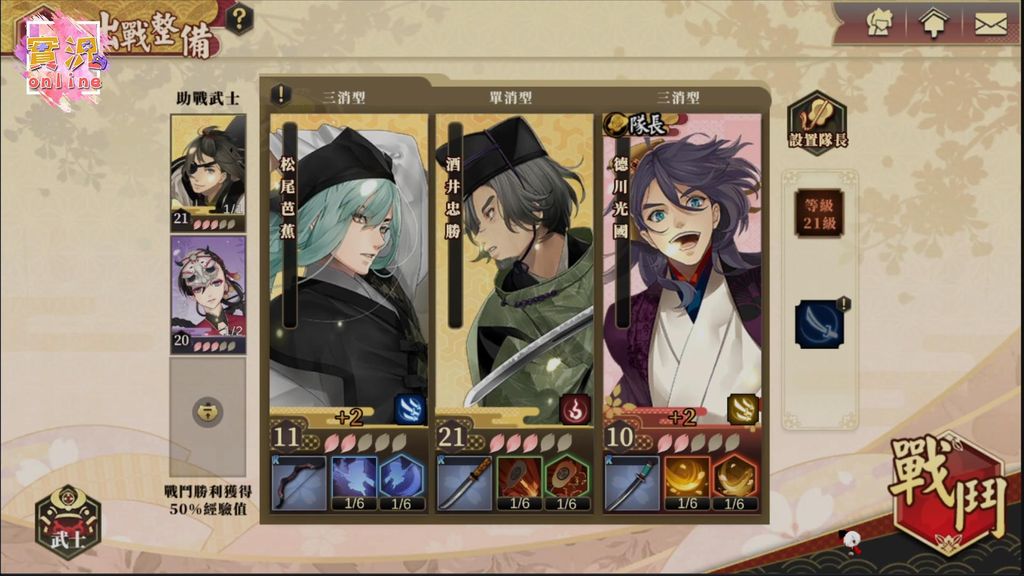Select the eyepatch support samurai portrait

[207, 171]
